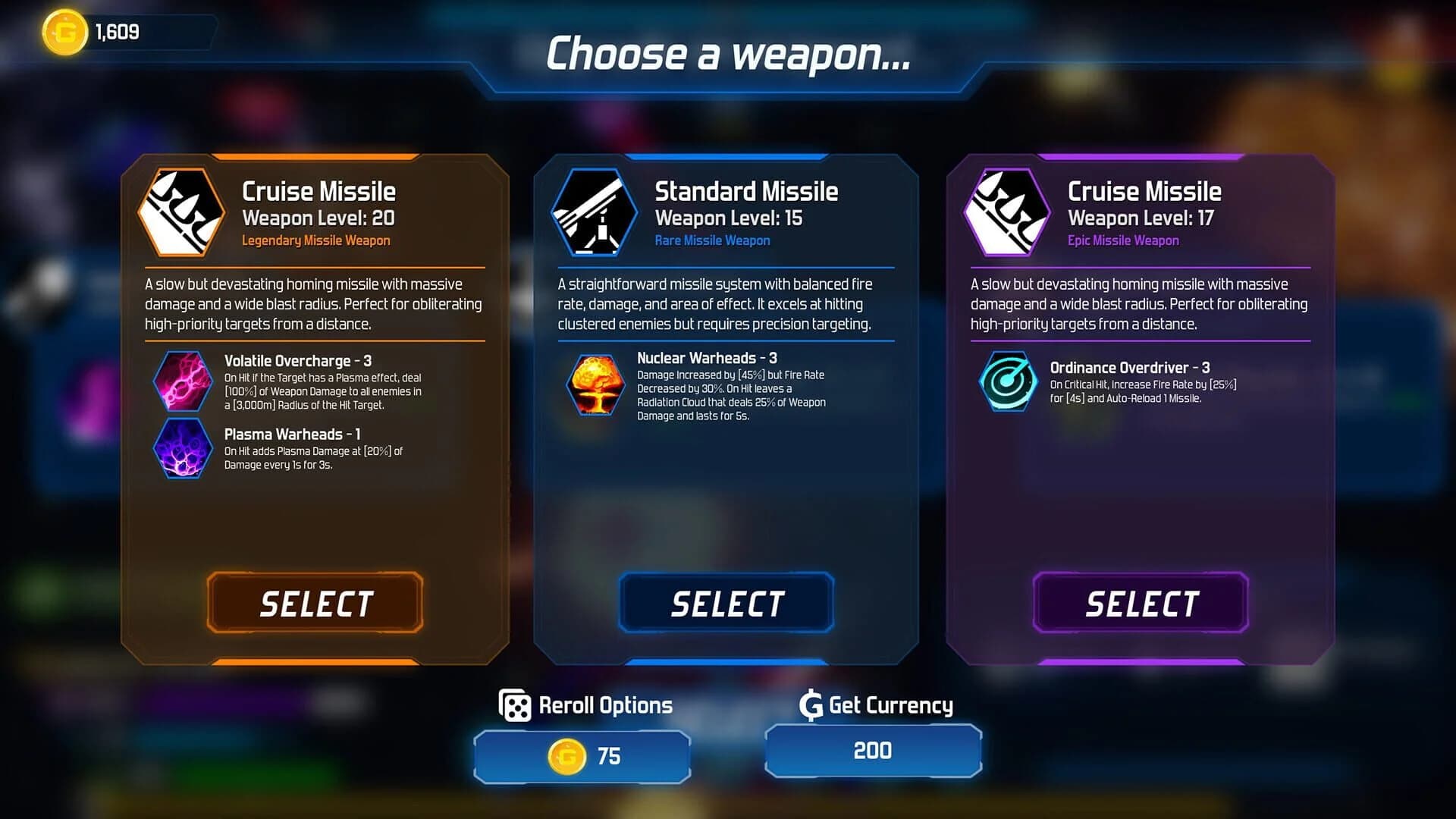Click the Nuclear Warheads mushroom cloud icon
Screen dimensions: 1456x819
click(595, 385)
